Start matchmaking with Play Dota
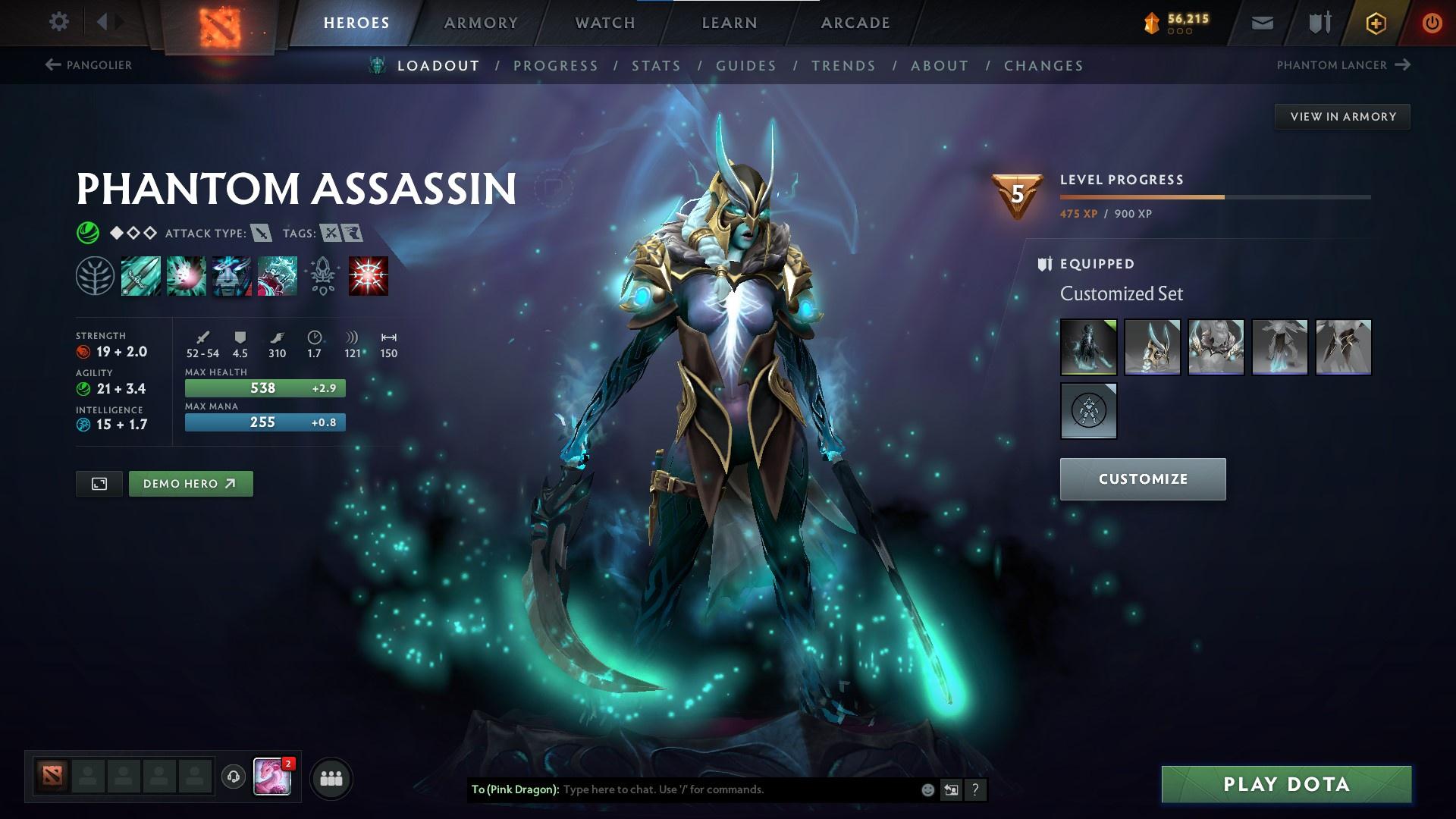Screen dimensions: 1456x819 (1286, 784)
